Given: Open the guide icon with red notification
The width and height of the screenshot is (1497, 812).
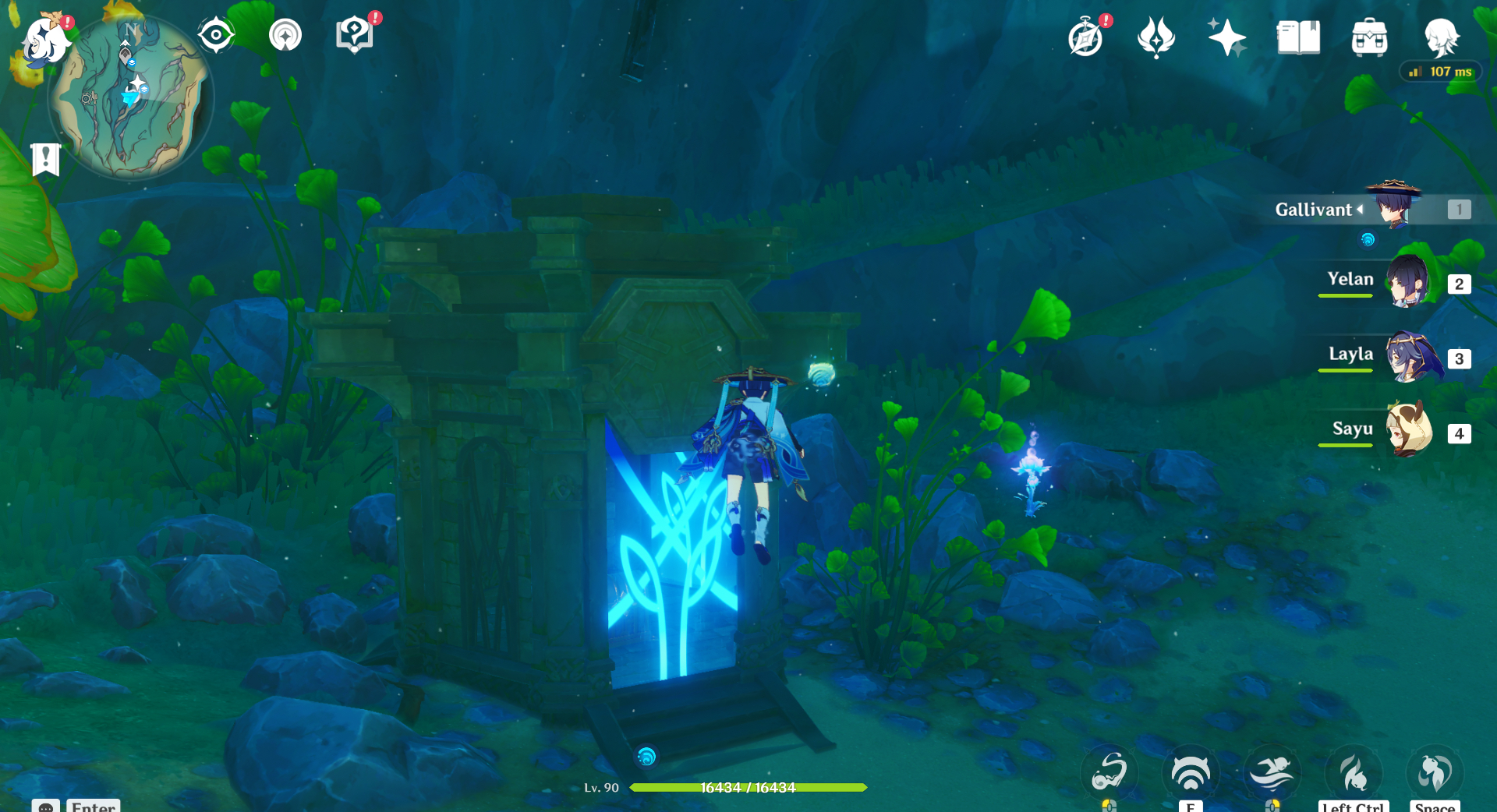Looking at the screenshot, I should point(355,33).
